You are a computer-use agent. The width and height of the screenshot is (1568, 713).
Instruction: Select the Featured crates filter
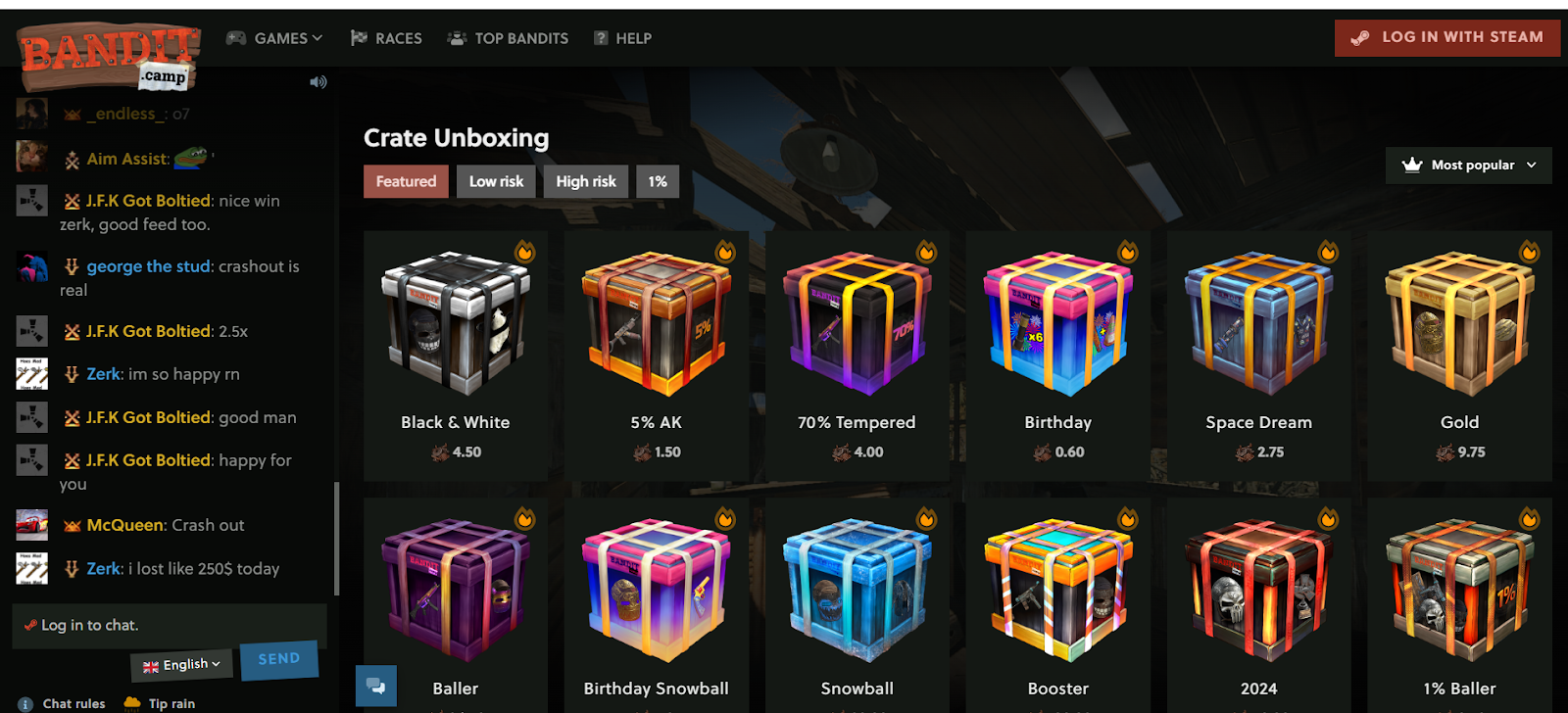pyautogui.click(x=406, y=181)
